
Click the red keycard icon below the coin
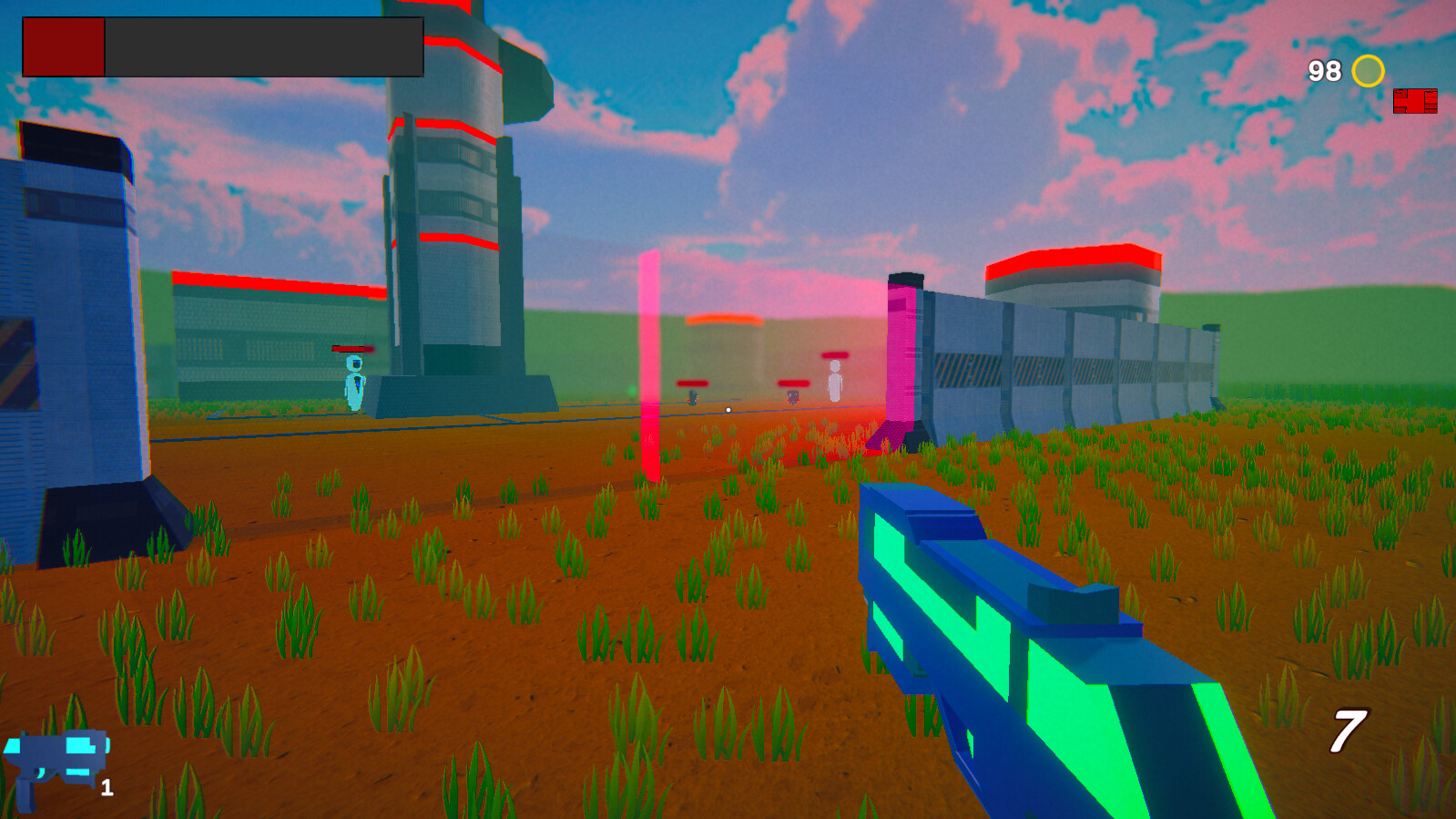pos(1416,100)
